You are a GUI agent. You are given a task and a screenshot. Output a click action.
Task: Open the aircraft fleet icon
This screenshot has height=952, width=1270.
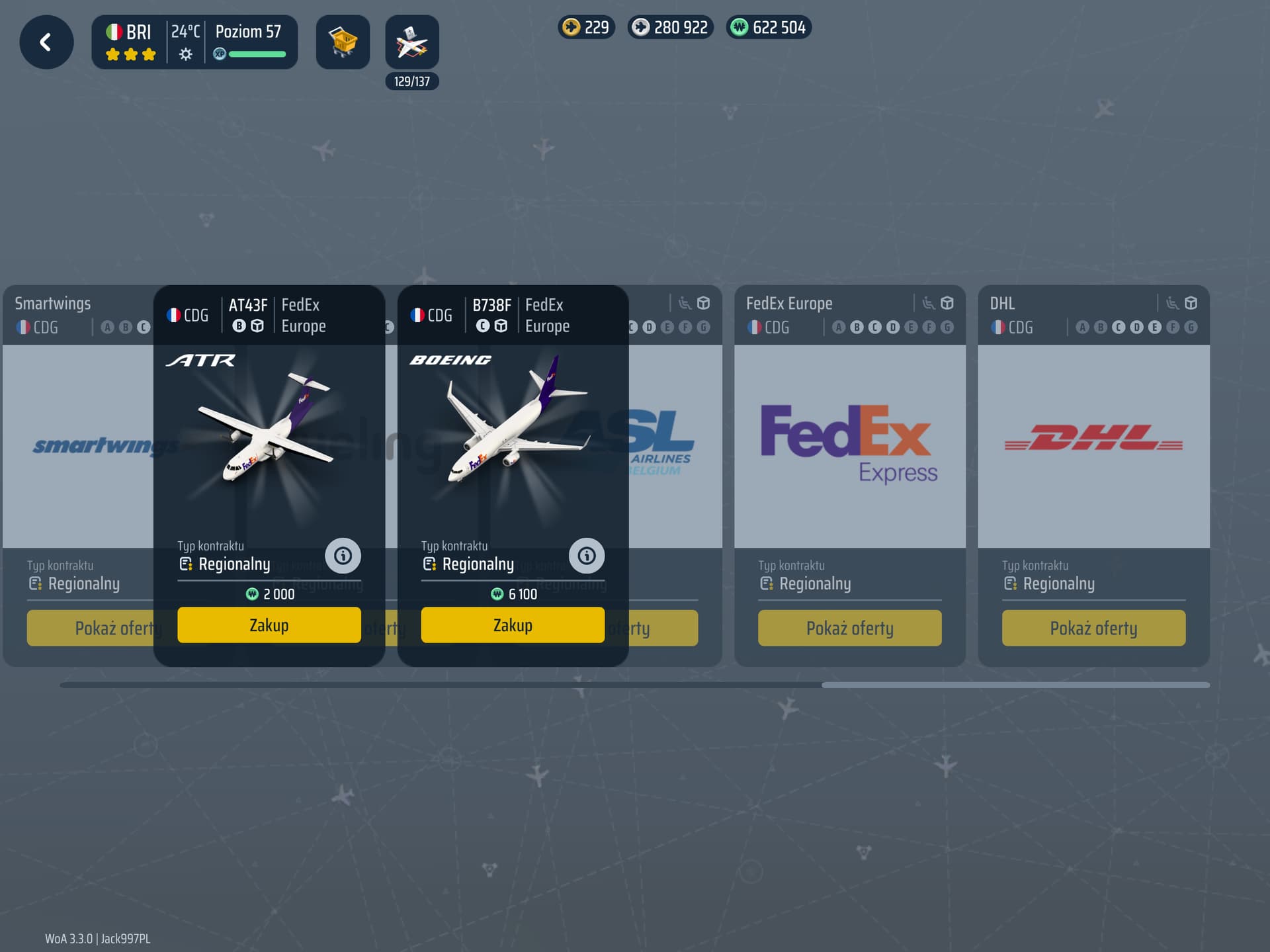point(411,42)
